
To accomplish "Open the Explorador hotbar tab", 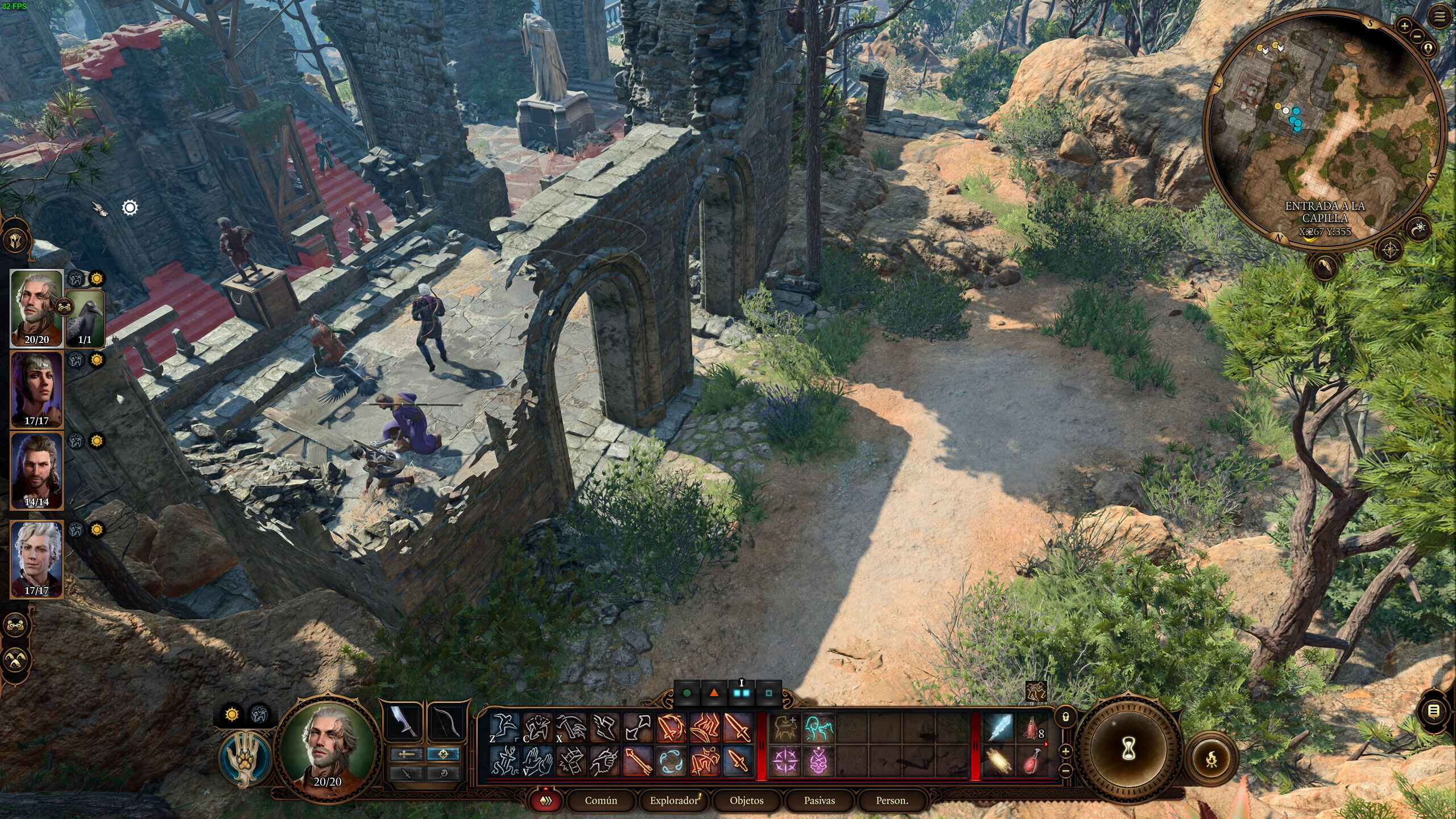I will point(673,801).
